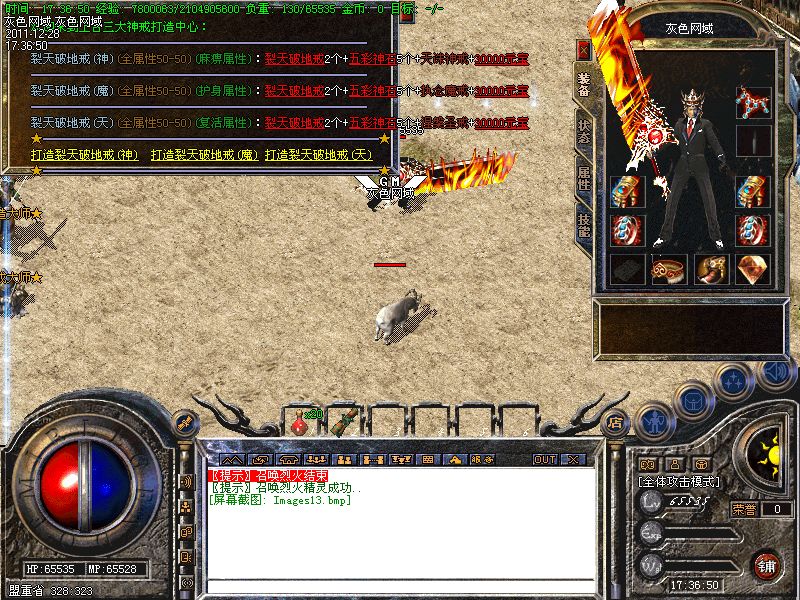
Task: Use the red potion in the hotbar
Action: coord(299,424)
